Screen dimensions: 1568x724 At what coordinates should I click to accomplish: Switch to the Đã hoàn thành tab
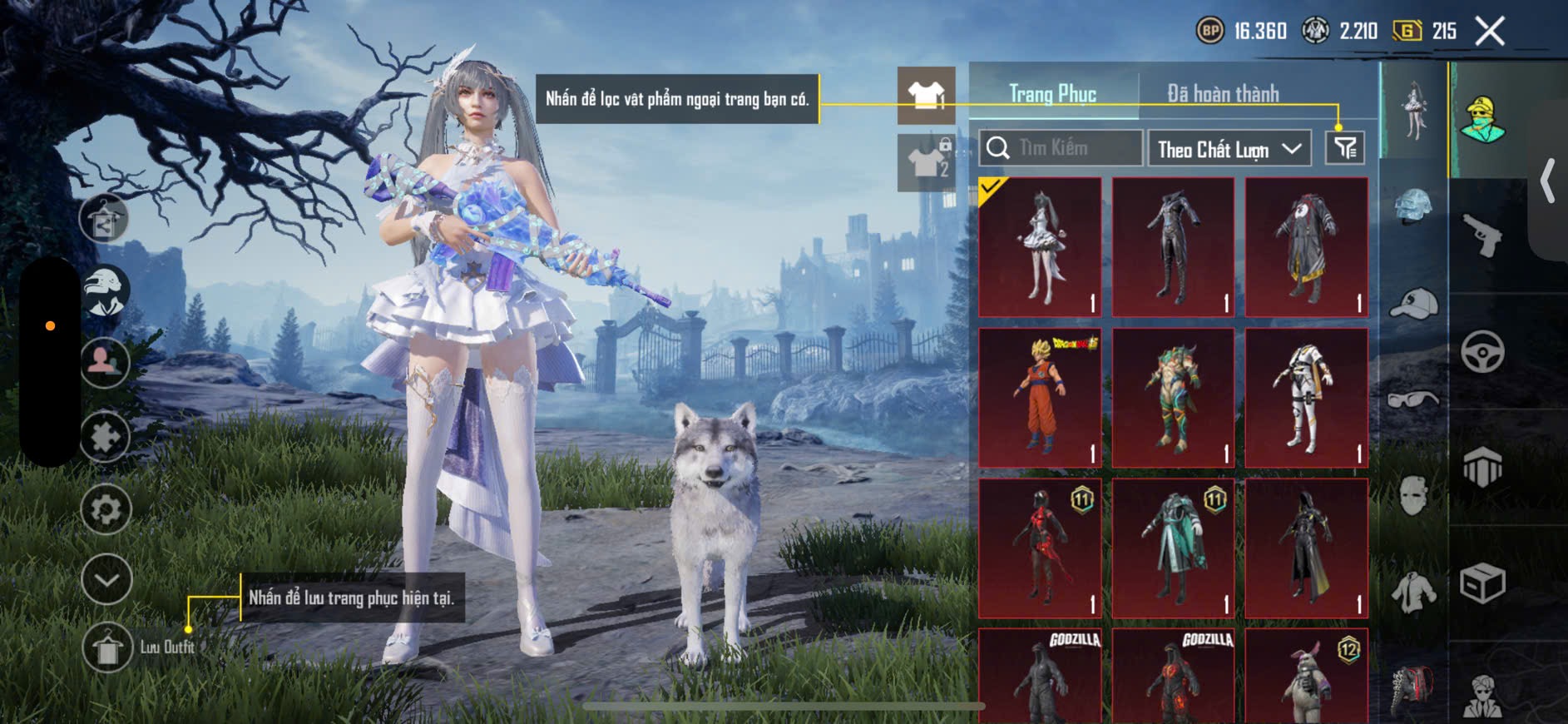pyautogui.click(x=1223, y=93)
